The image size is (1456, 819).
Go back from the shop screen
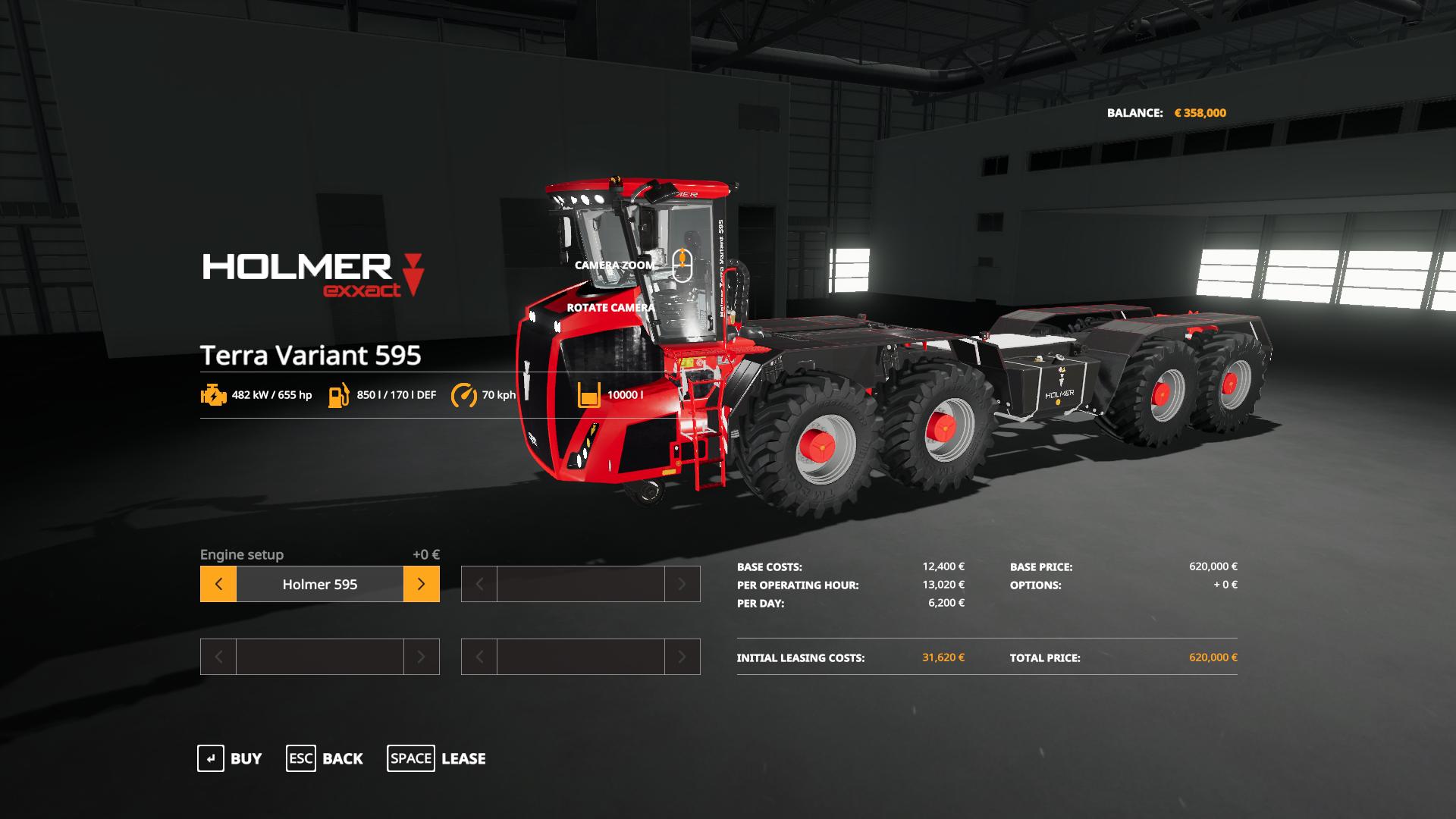click(x=325, y=758)
